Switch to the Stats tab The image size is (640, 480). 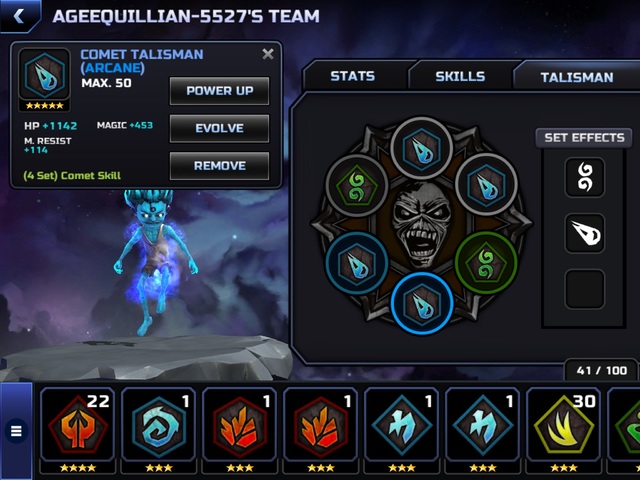(x=352, y=76)
